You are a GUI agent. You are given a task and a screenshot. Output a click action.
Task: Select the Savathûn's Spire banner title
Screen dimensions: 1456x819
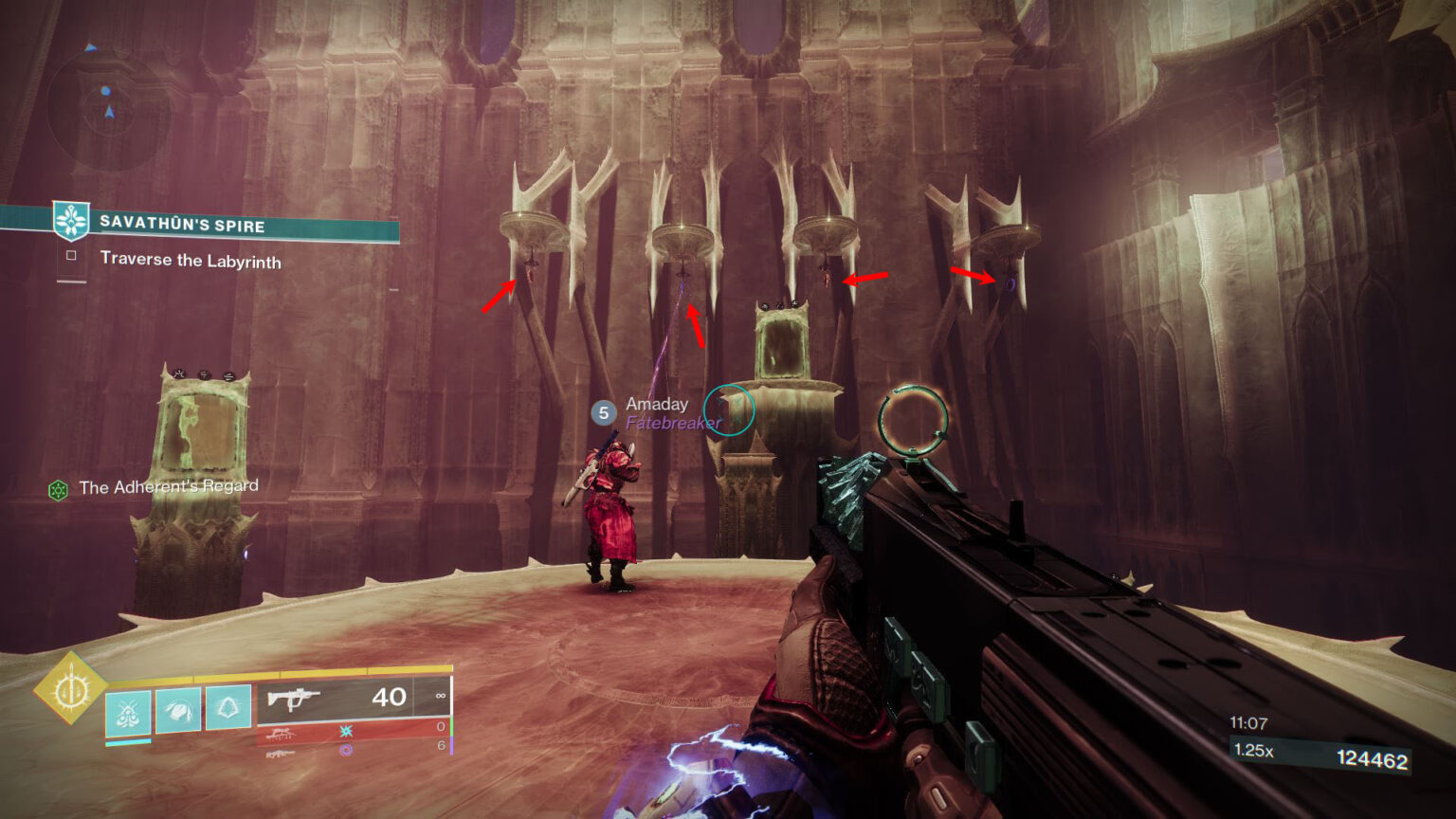186,227
